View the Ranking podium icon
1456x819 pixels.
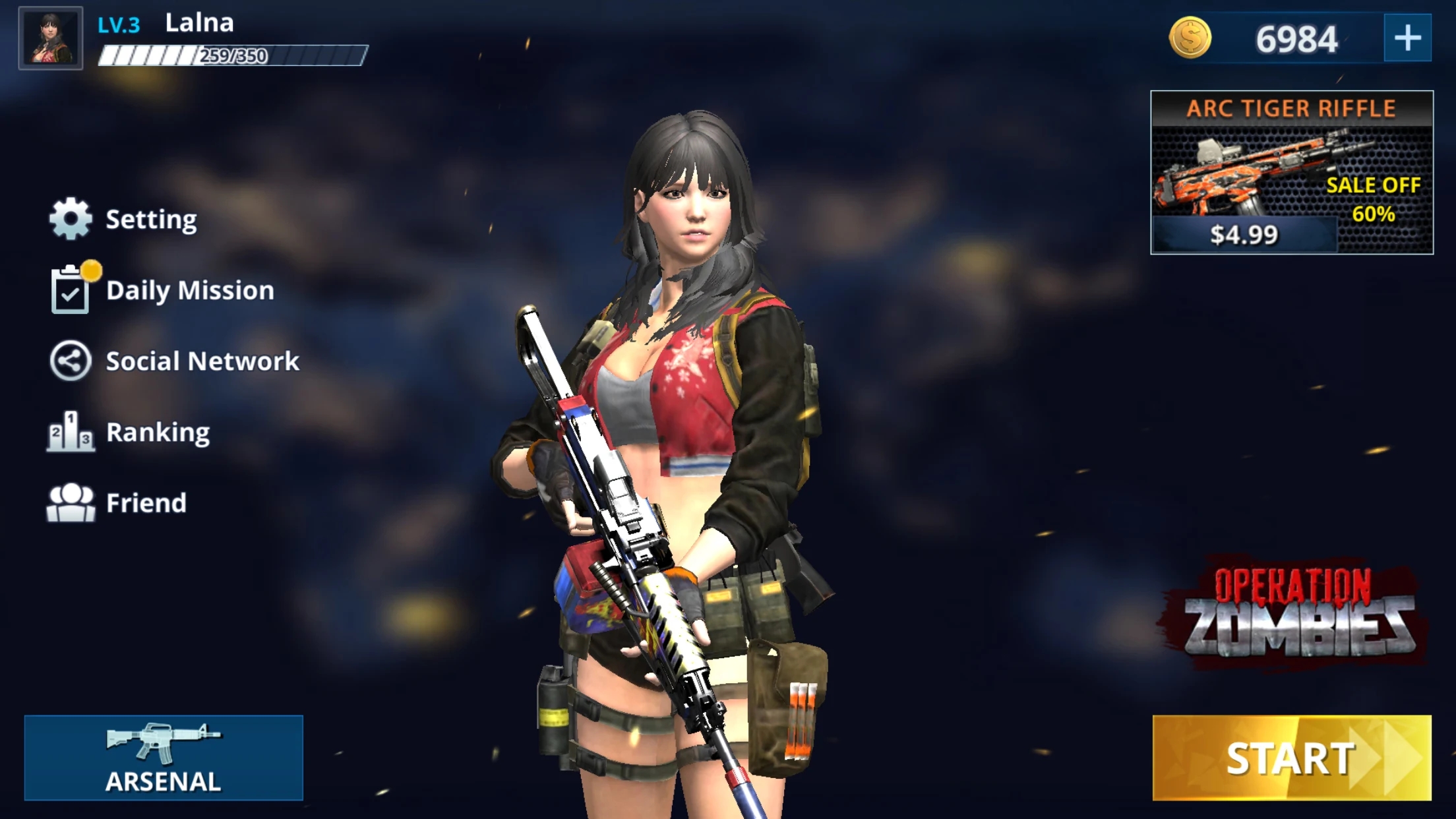(71, 433)
